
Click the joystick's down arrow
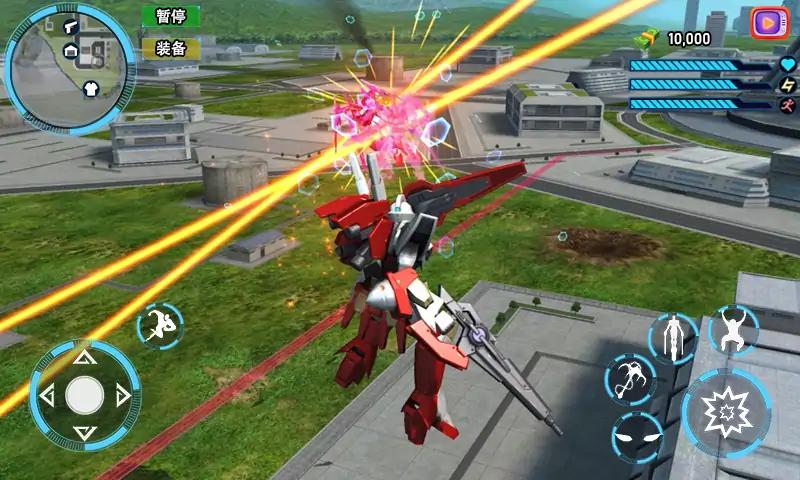click(85, 433)
